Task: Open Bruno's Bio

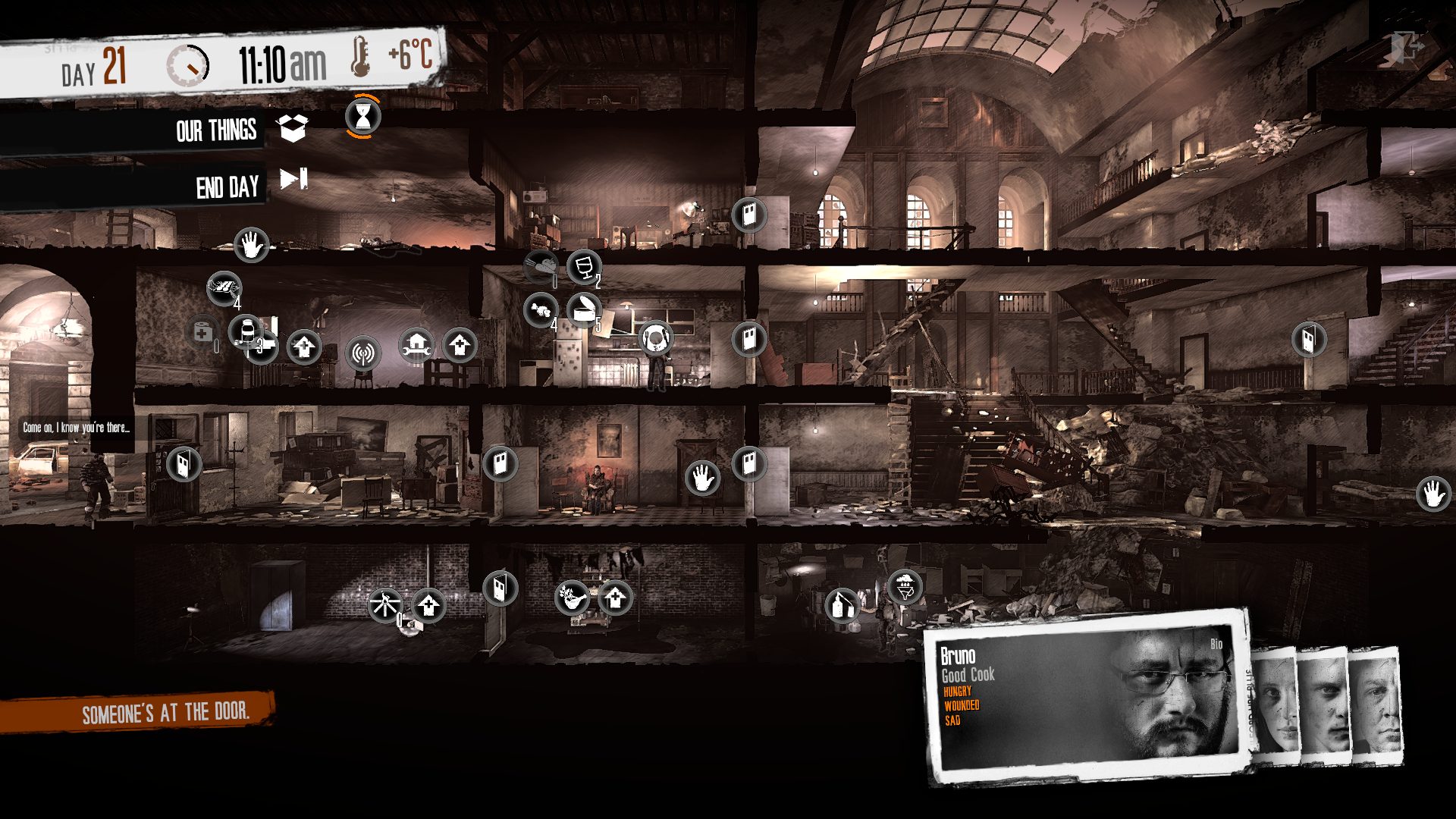Action: tap(1216, 644)
